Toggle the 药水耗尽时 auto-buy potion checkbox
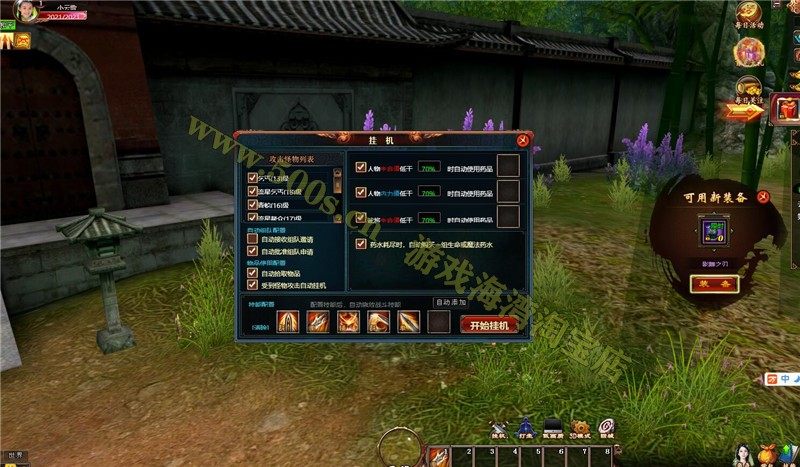 point(361,243)
